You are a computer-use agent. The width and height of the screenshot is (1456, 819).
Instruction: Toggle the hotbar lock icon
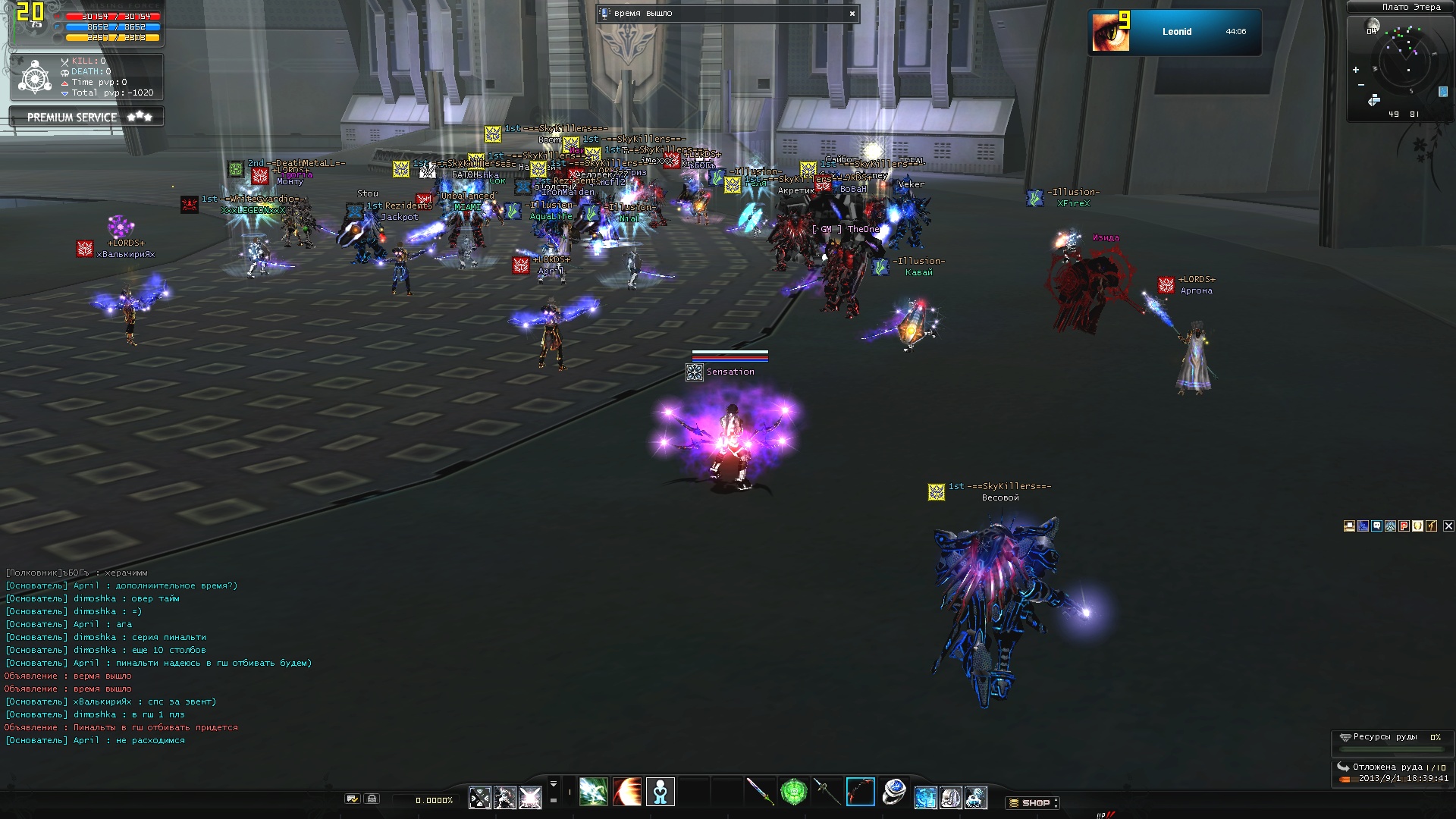[x=372, y=799]
